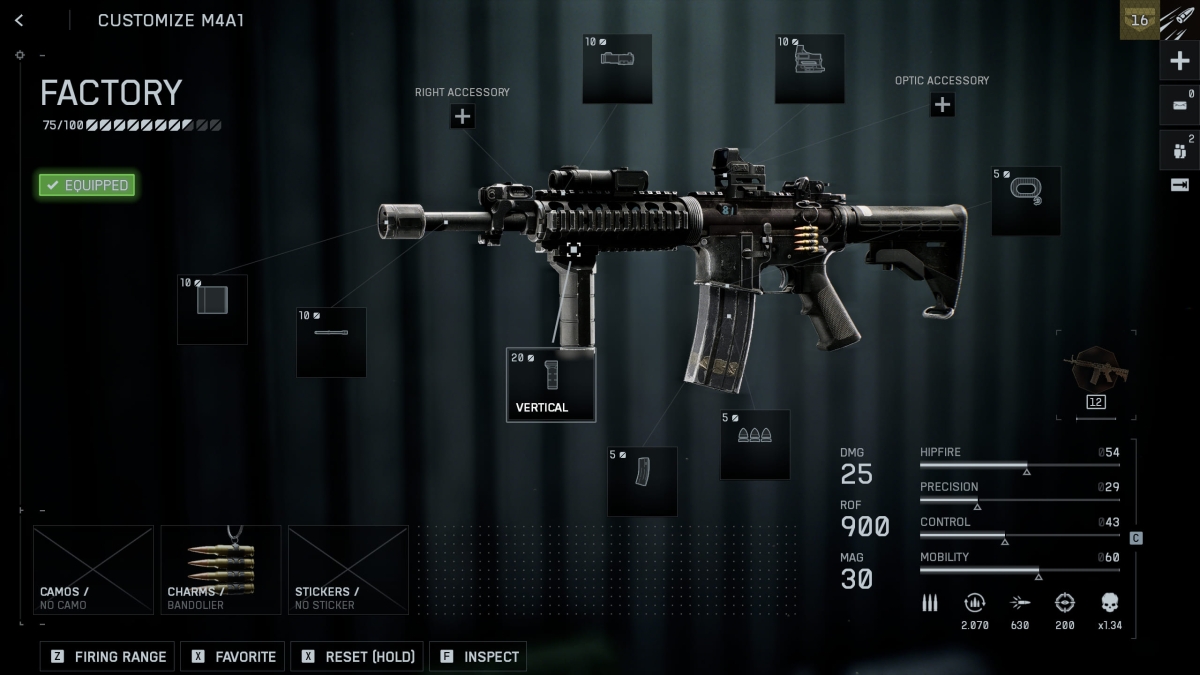The height and width of the screenshot is (675, 1200).
Task: Open the muzzle attachment slot
Action: (x=212, y=310)
